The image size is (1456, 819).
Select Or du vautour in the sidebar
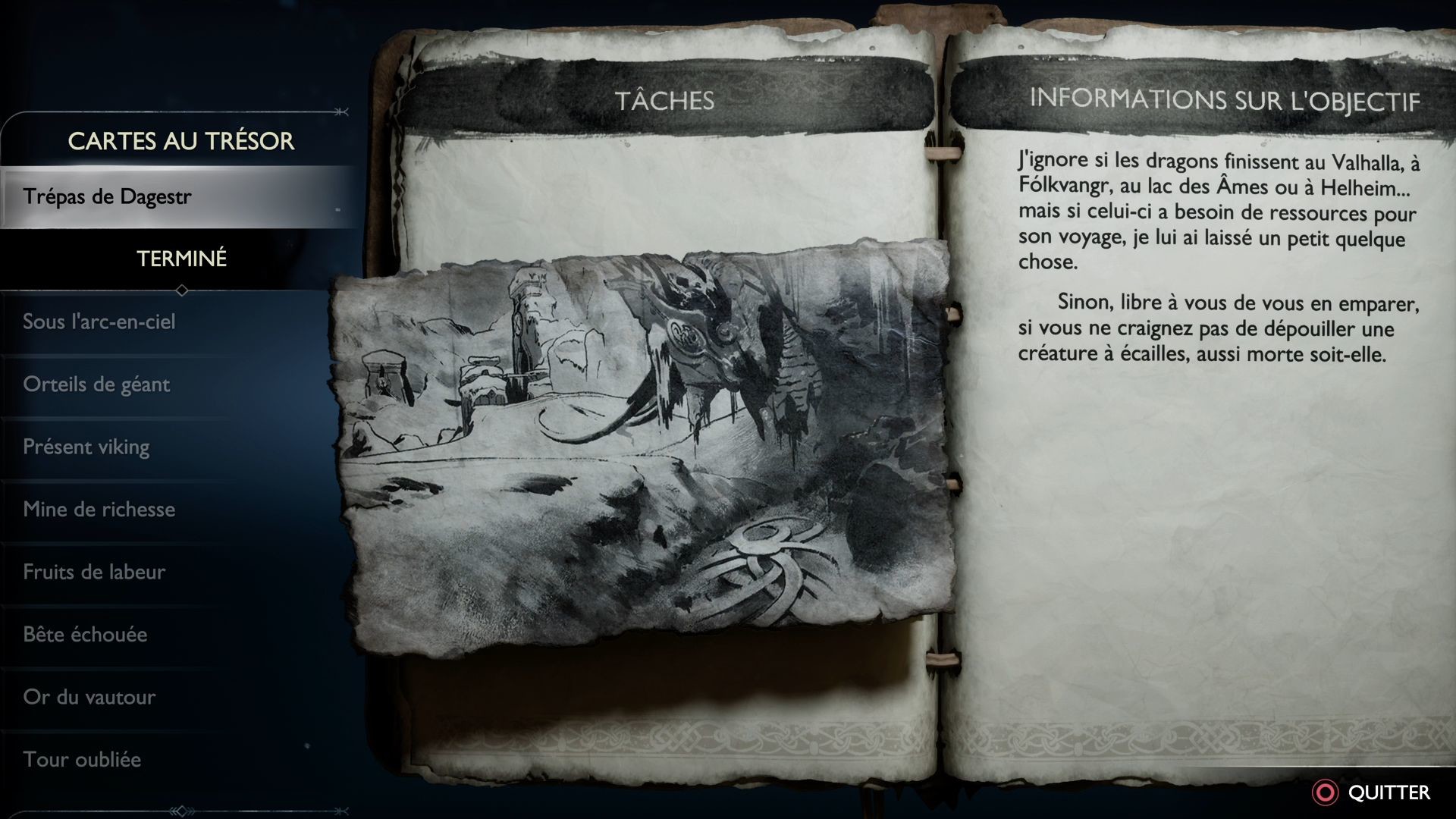[89, 698]
